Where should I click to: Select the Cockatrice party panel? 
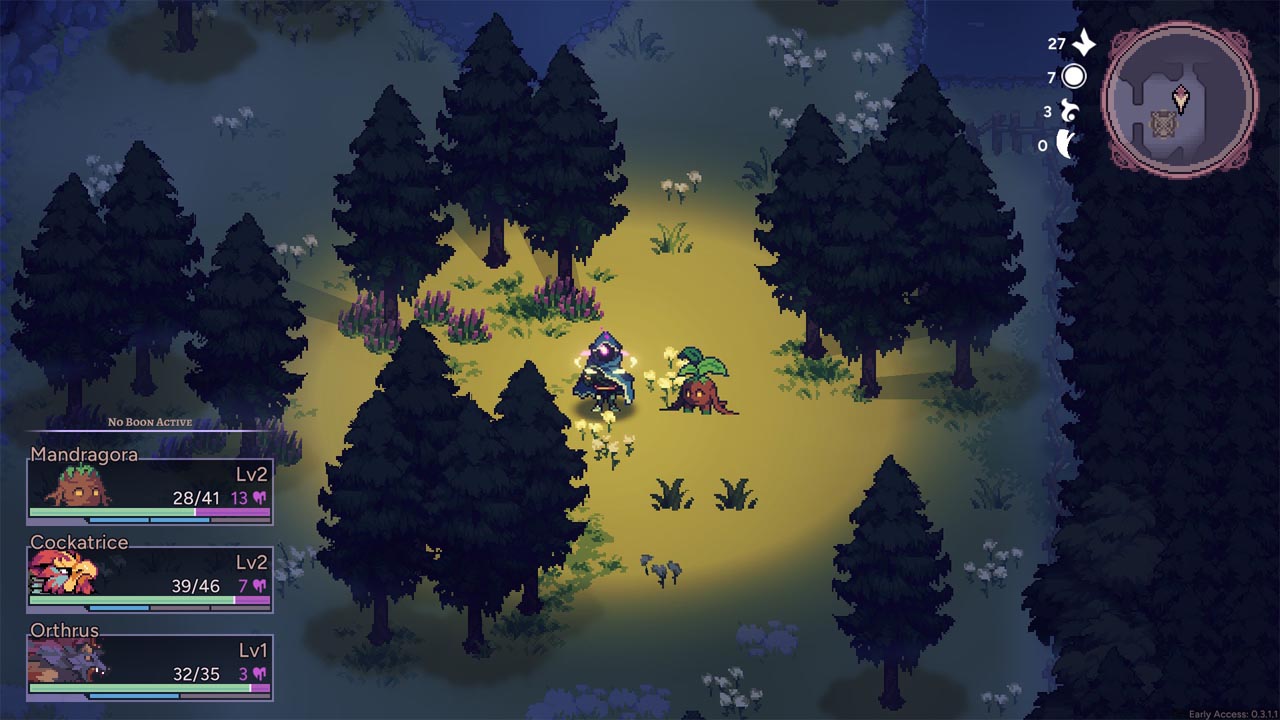pyautogui.click(x=150, y=575)
